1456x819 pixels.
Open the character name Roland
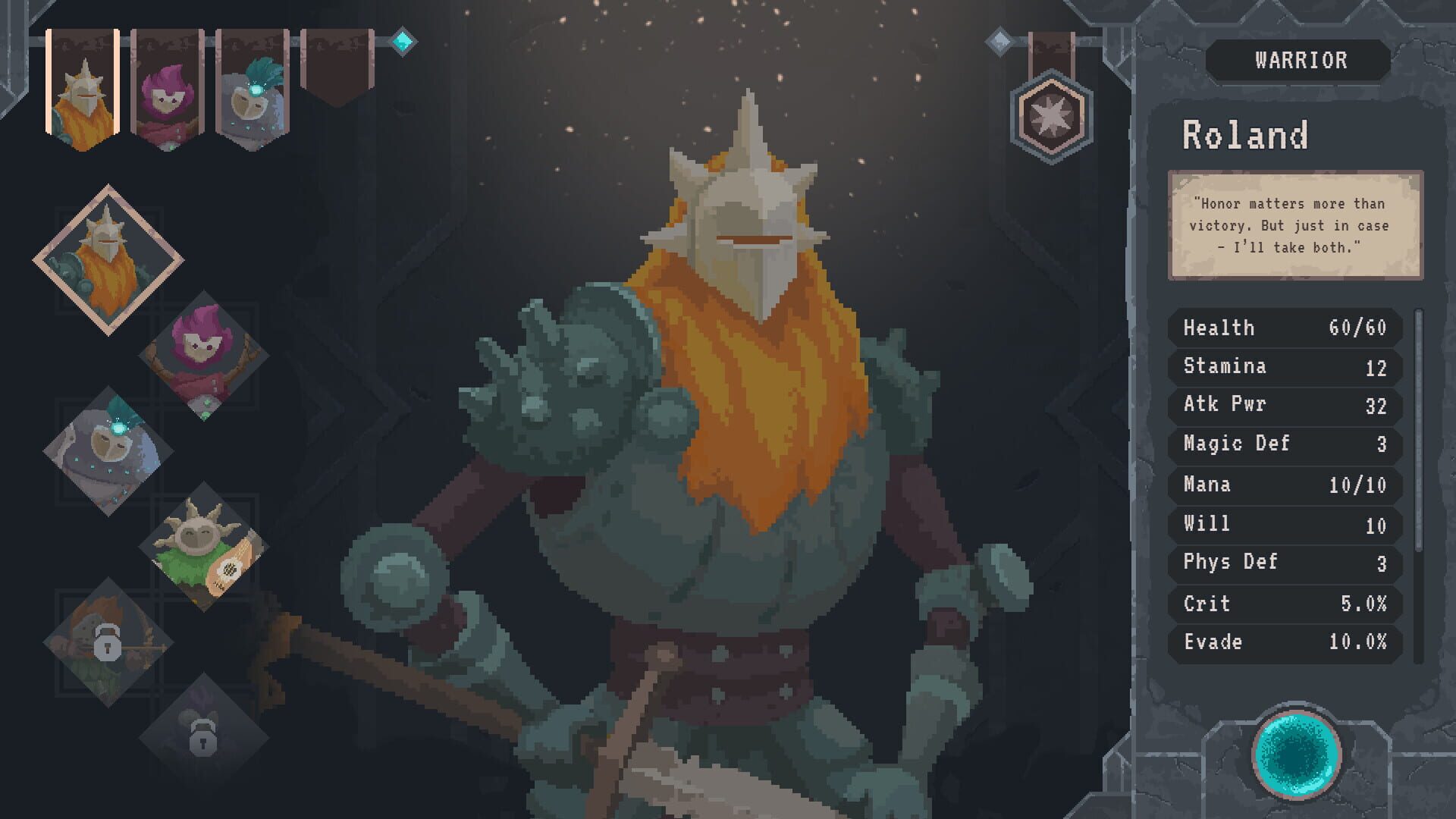click(1247, 134)
